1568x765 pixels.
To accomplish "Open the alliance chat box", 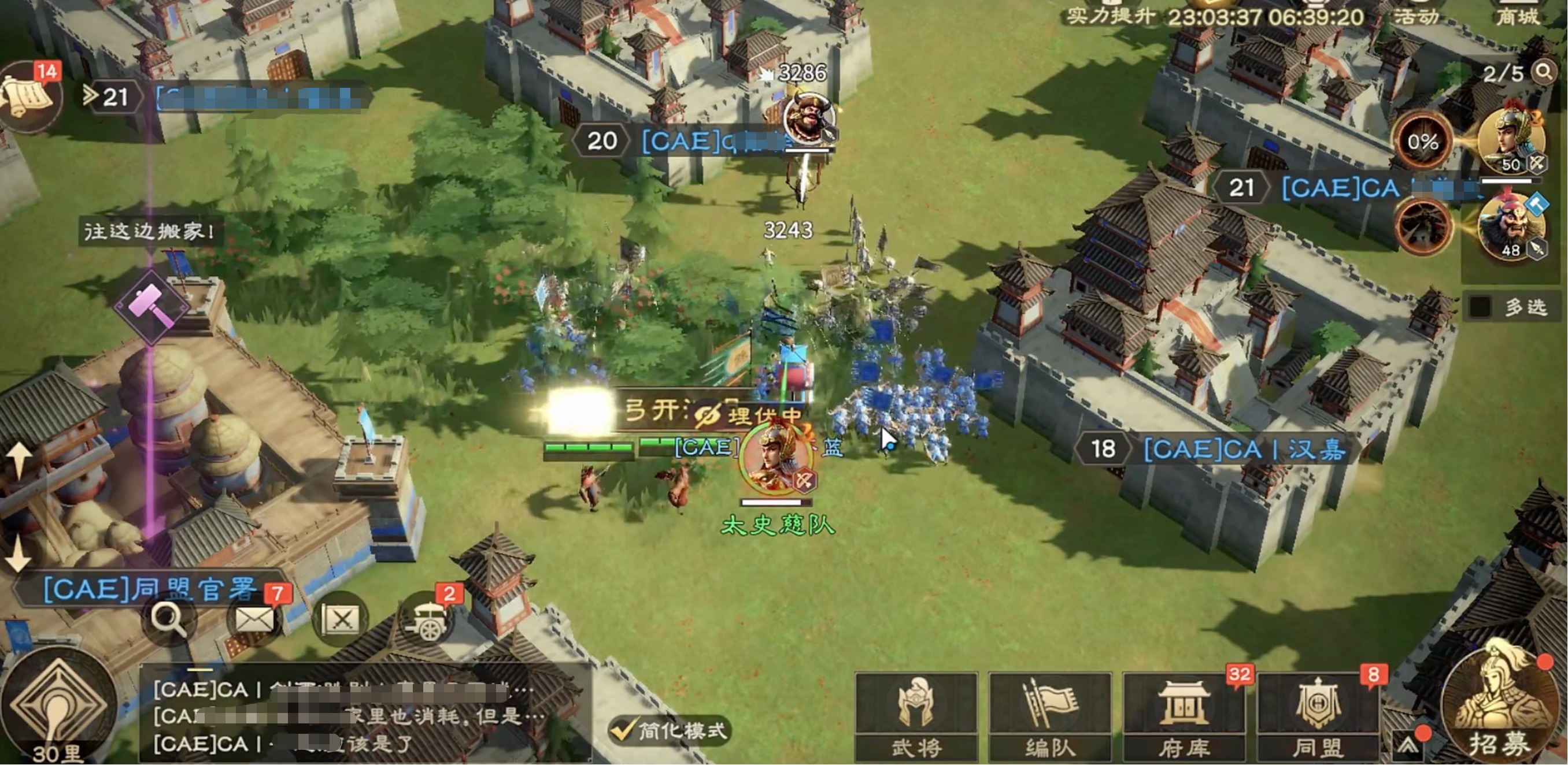I will (x=365, y=716).
